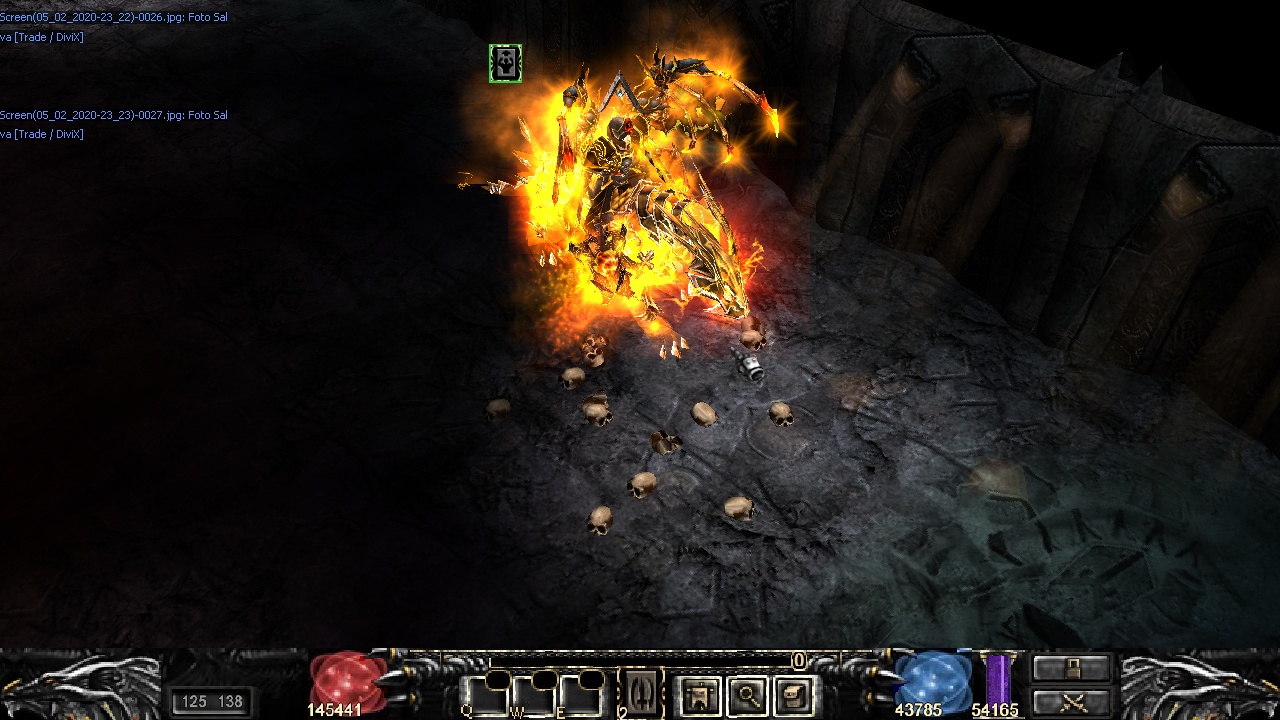
Task: Select the E quick slot
Action: [581, 696]
